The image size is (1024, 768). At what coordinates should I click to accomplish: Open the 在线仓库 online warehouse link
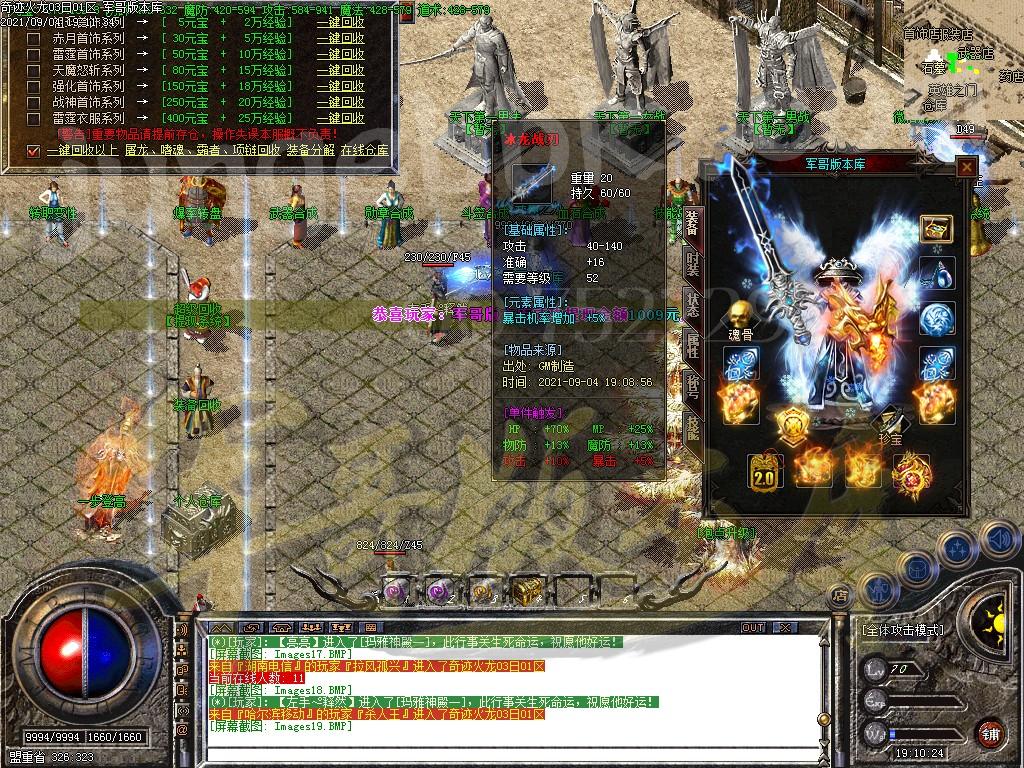point(365,150)
